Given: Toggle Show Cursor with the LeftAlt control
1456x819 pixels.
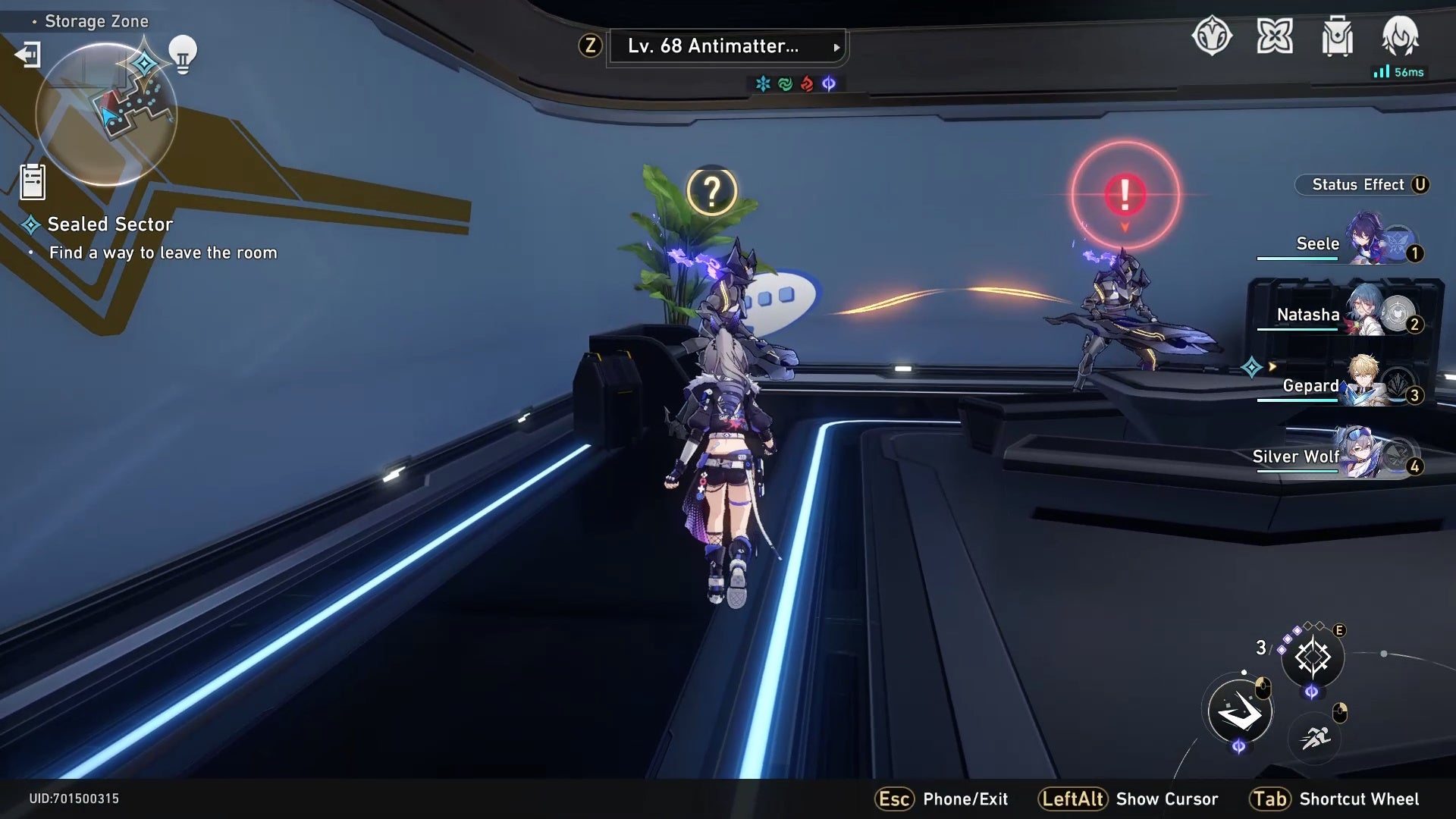Looking at the screenshot, I should pyautogui.click(x=1072, y=799).
